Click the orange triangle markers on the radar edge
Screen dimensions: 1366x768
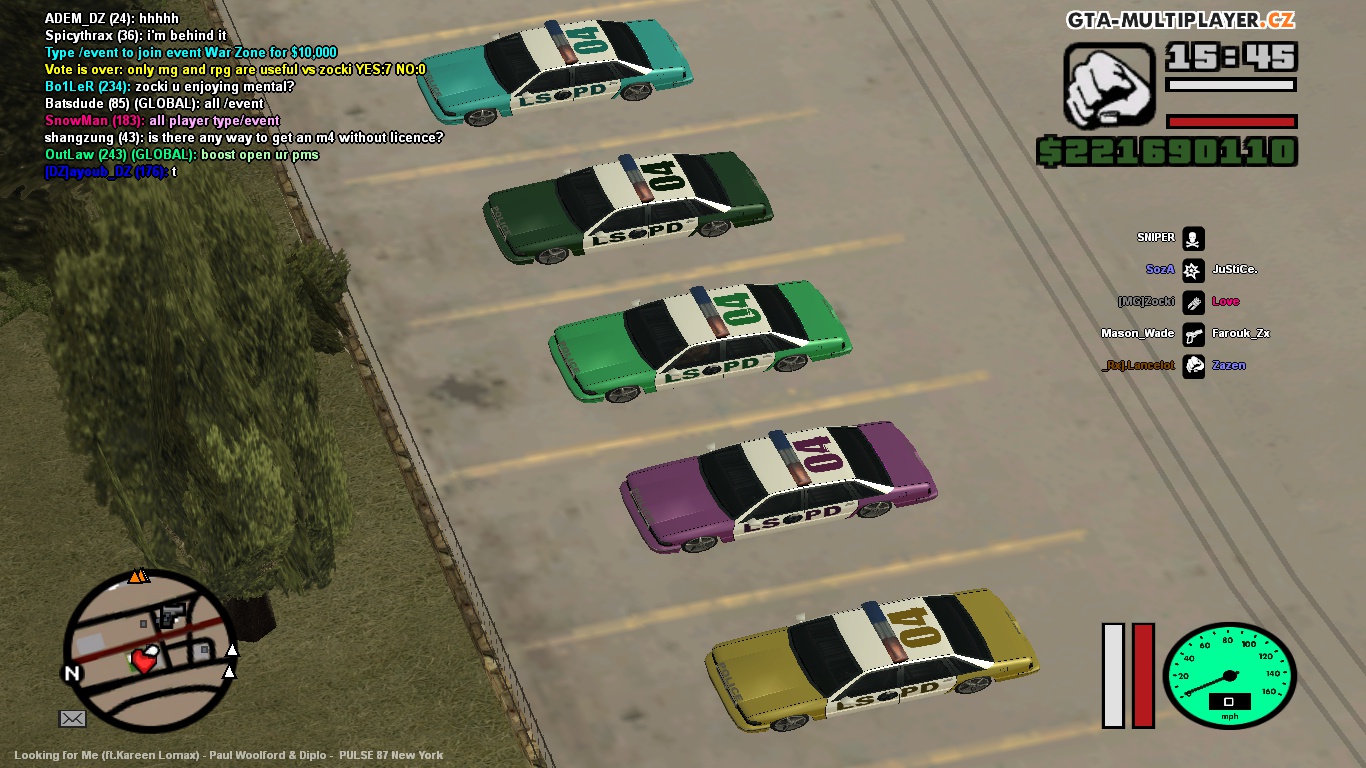coord(138,576)
